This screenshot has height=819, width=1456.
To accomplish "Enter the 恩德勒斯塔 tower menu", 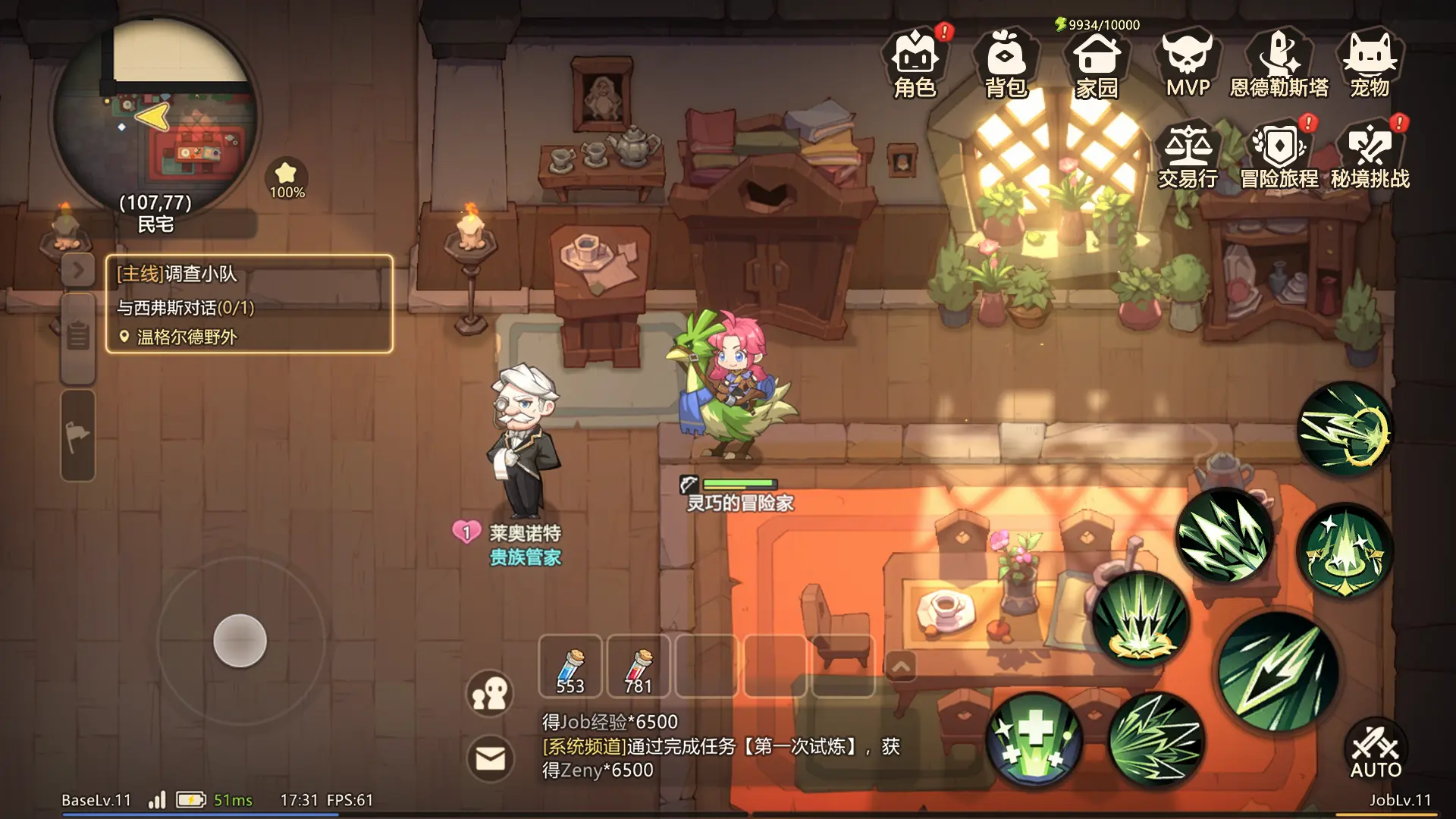I will pos(1279,64).
